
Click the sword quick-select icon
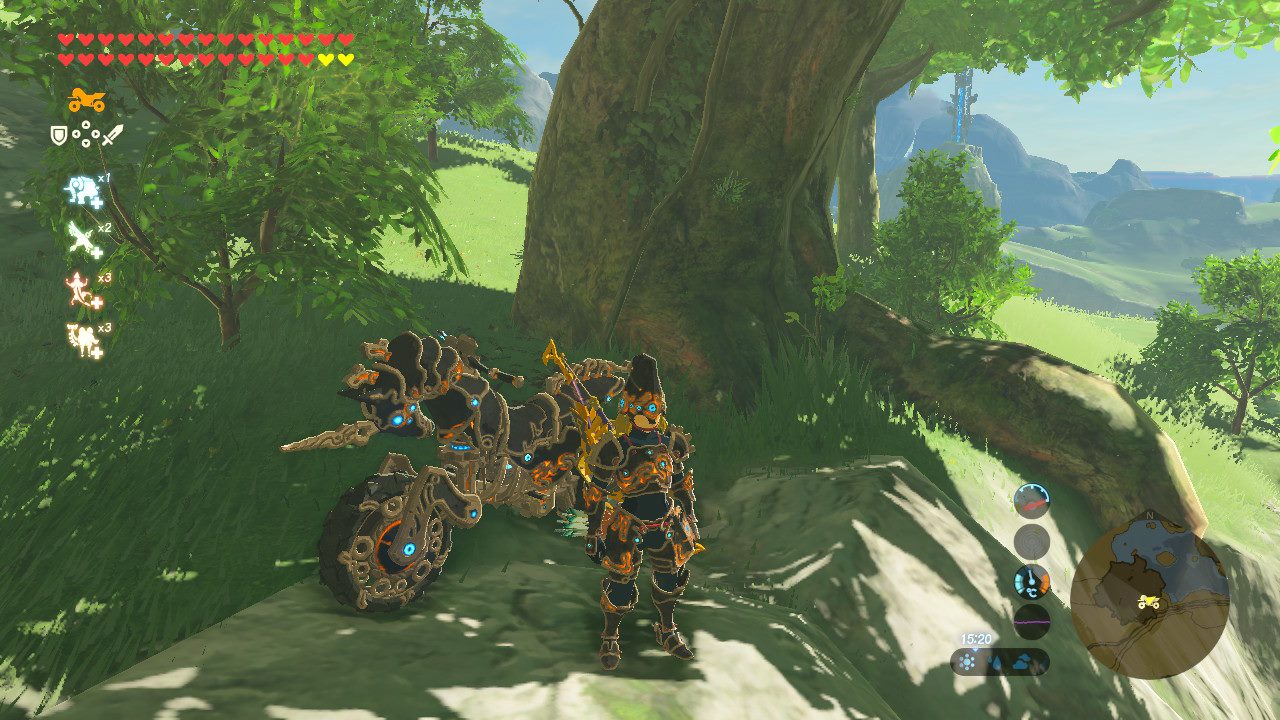tap(111, 133)
